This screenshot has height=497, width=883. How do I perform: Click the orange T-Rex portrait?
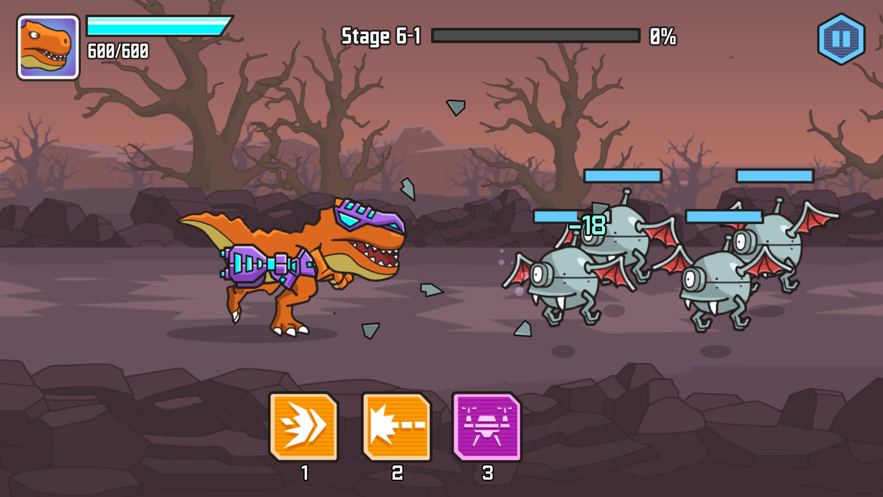click(48, 47)
